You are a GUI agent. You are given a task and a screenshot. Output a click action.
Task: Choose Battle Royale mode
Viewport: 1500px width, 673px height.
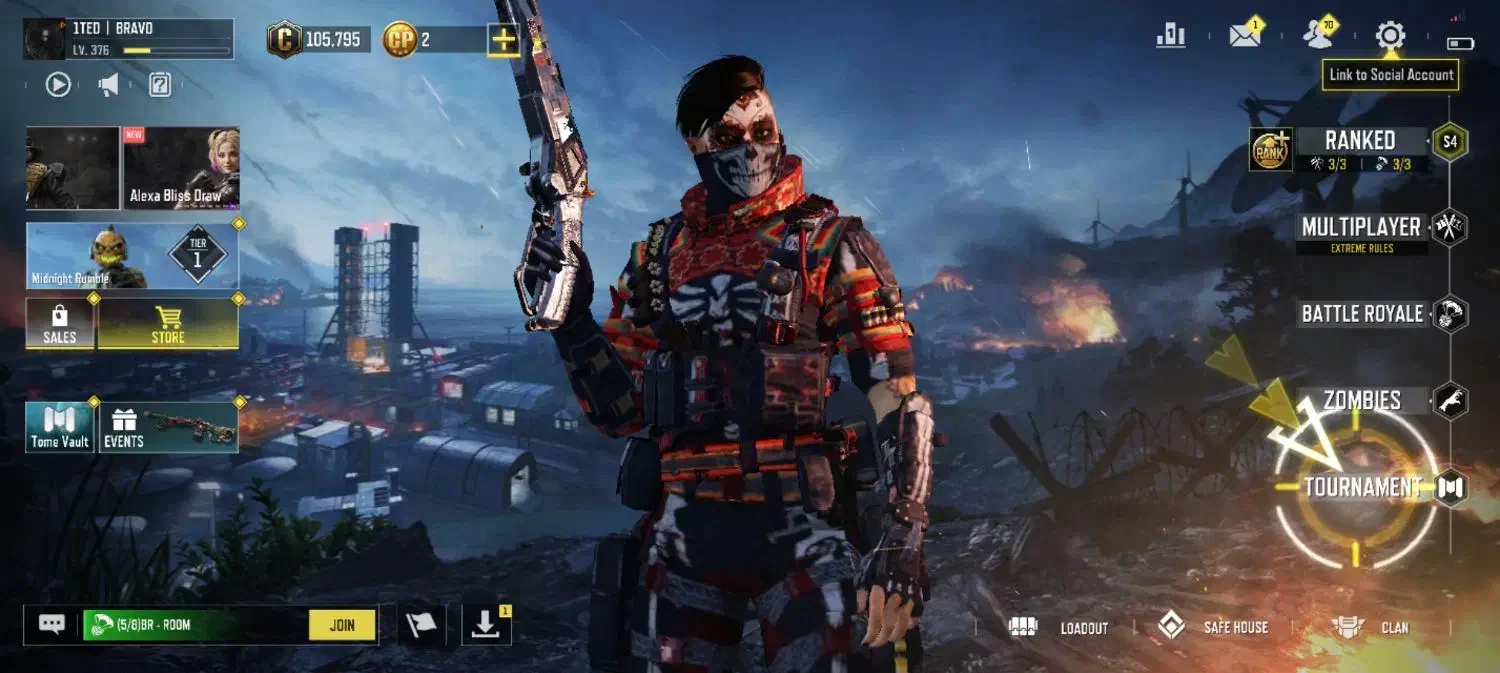[x=1362, y=314]
